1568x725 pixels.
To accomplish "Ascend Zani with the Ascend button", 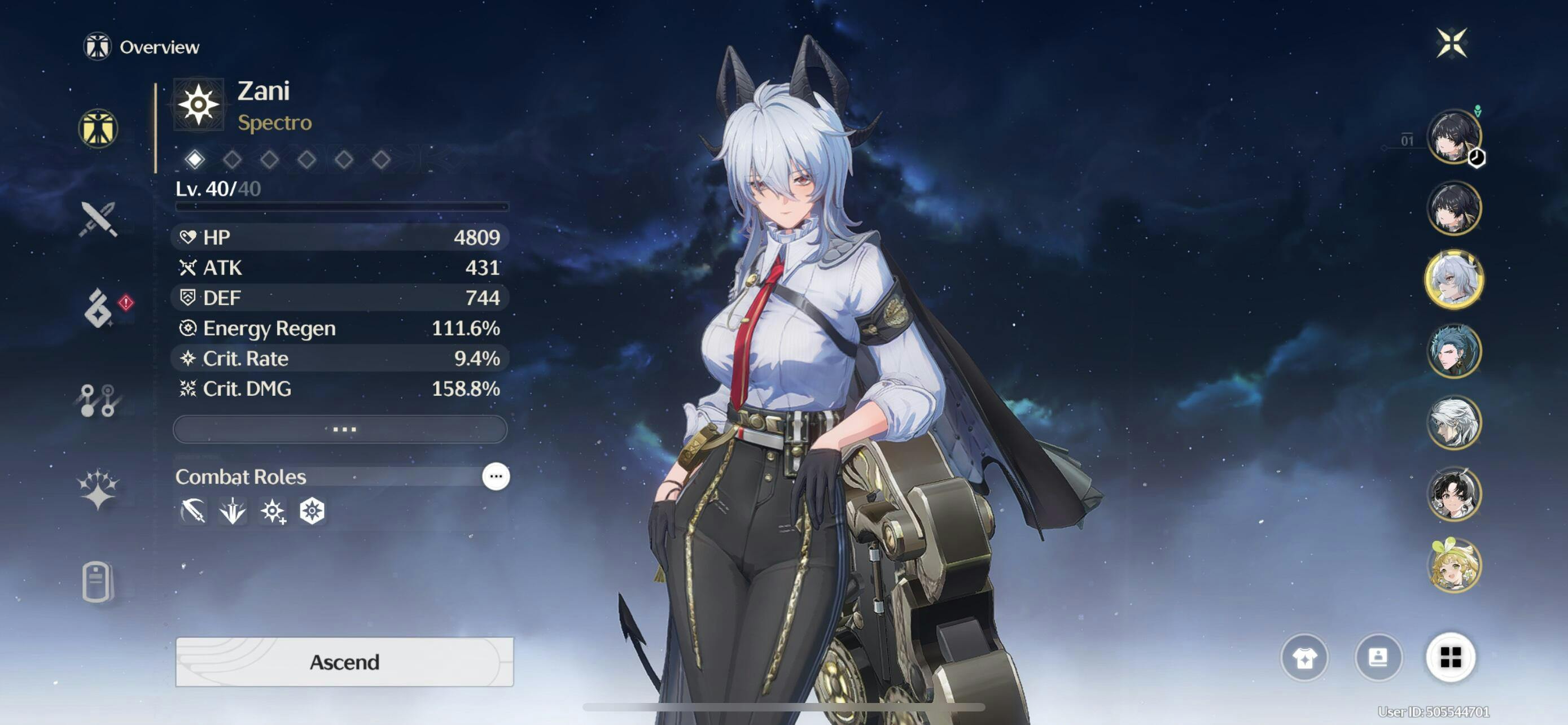I will (x=344, y=662).
